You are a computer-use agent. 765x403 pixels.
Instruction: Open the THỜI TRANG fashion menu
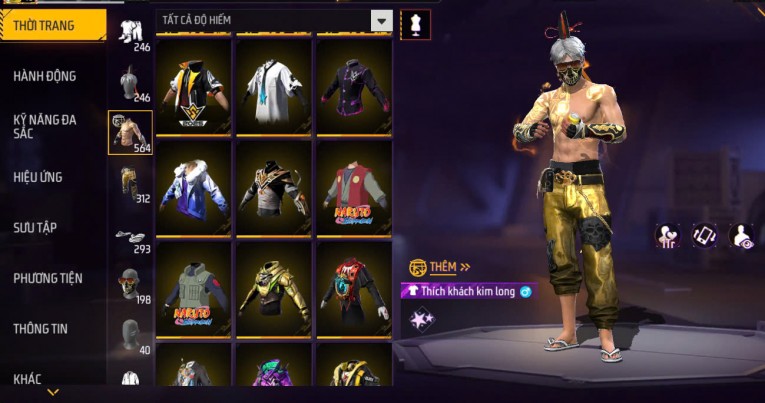50,25
